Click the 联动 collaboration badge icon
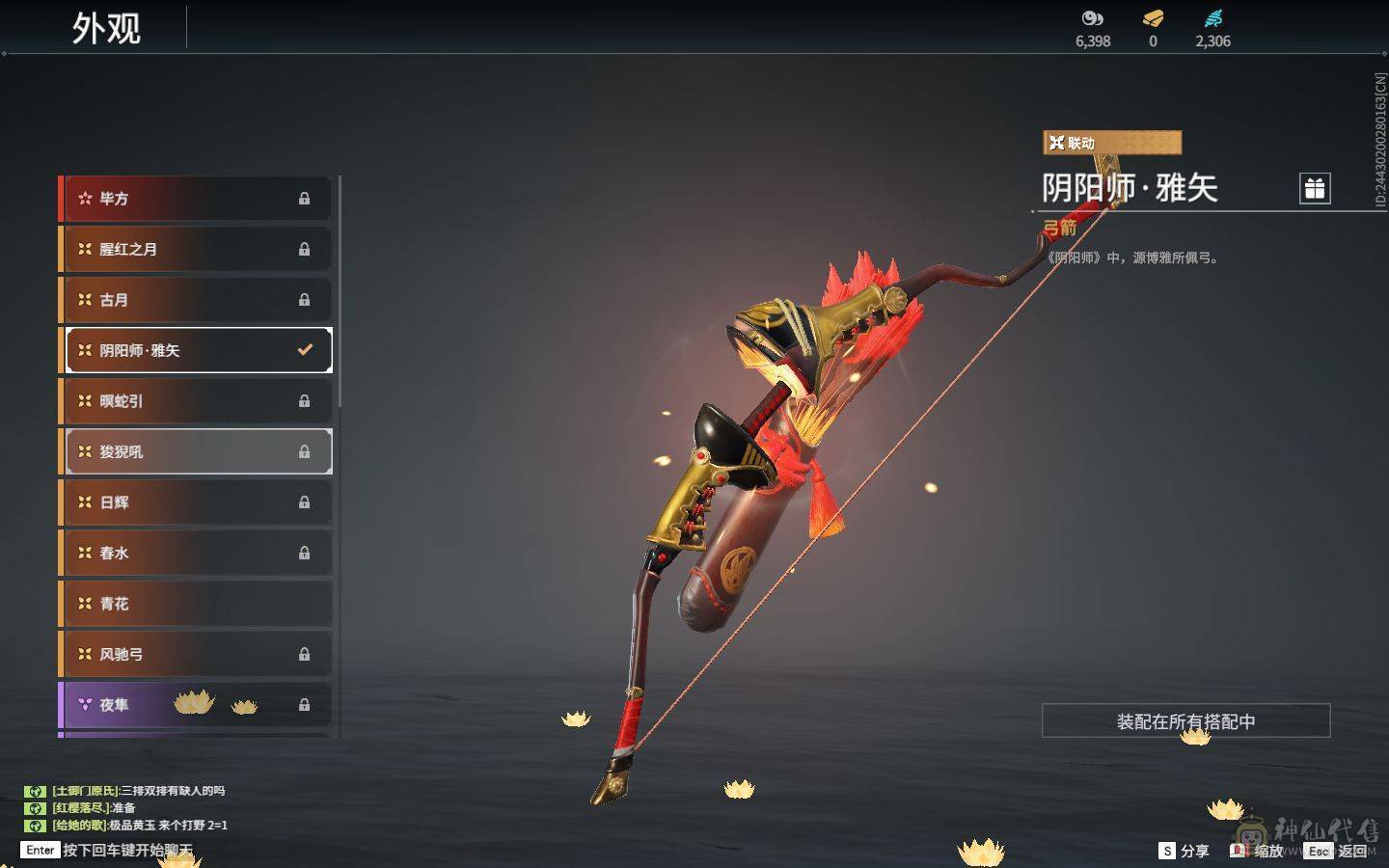 point(1057,142)
